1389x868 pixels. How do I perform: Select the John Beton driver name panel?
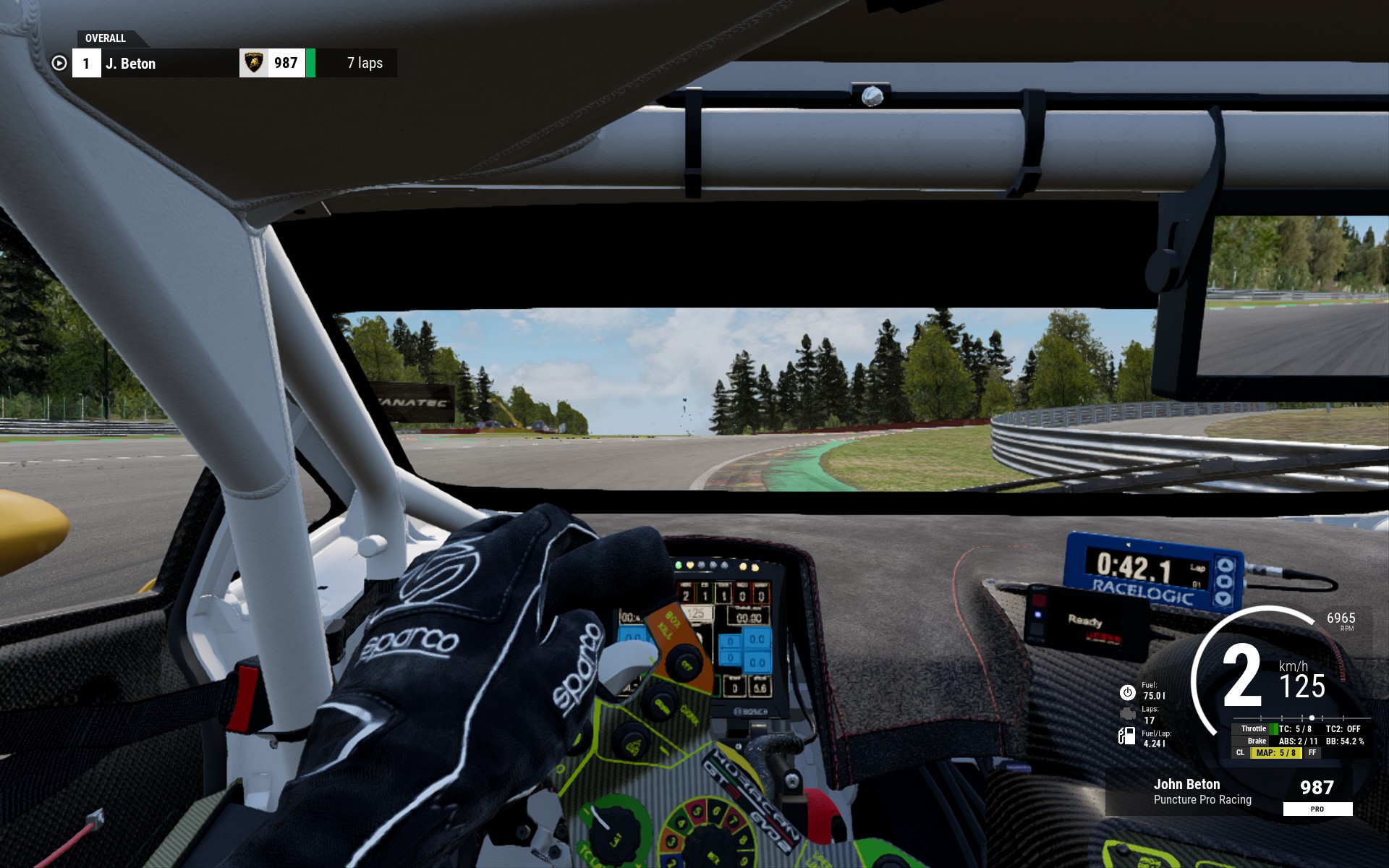[x=1202, y=791]
